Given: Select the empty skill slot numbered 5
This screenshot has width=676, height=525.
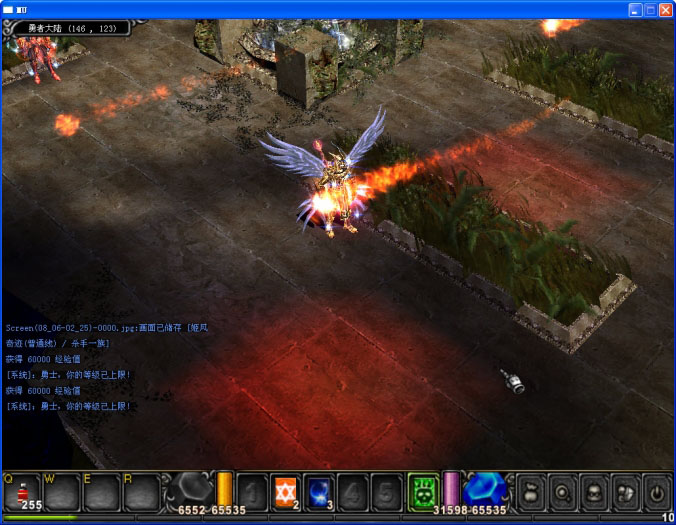Looking at the screenshot, I should (385, 493).
